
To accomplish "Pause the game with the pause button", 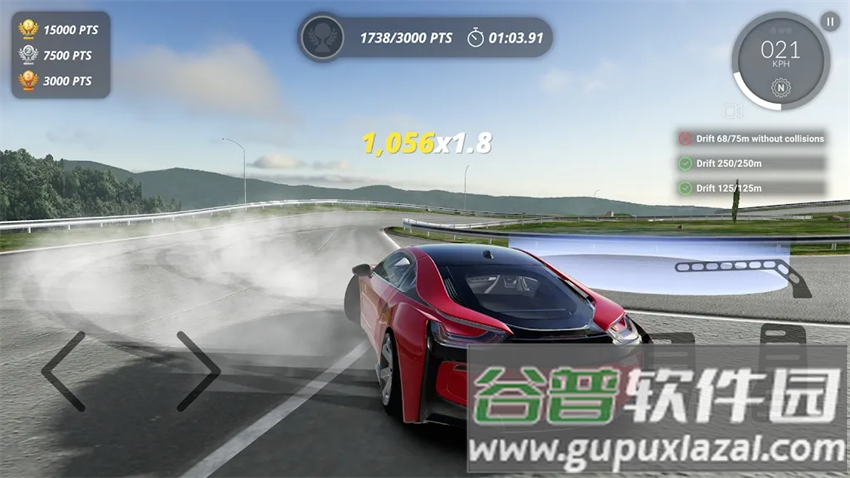I will tap(830, 20).
